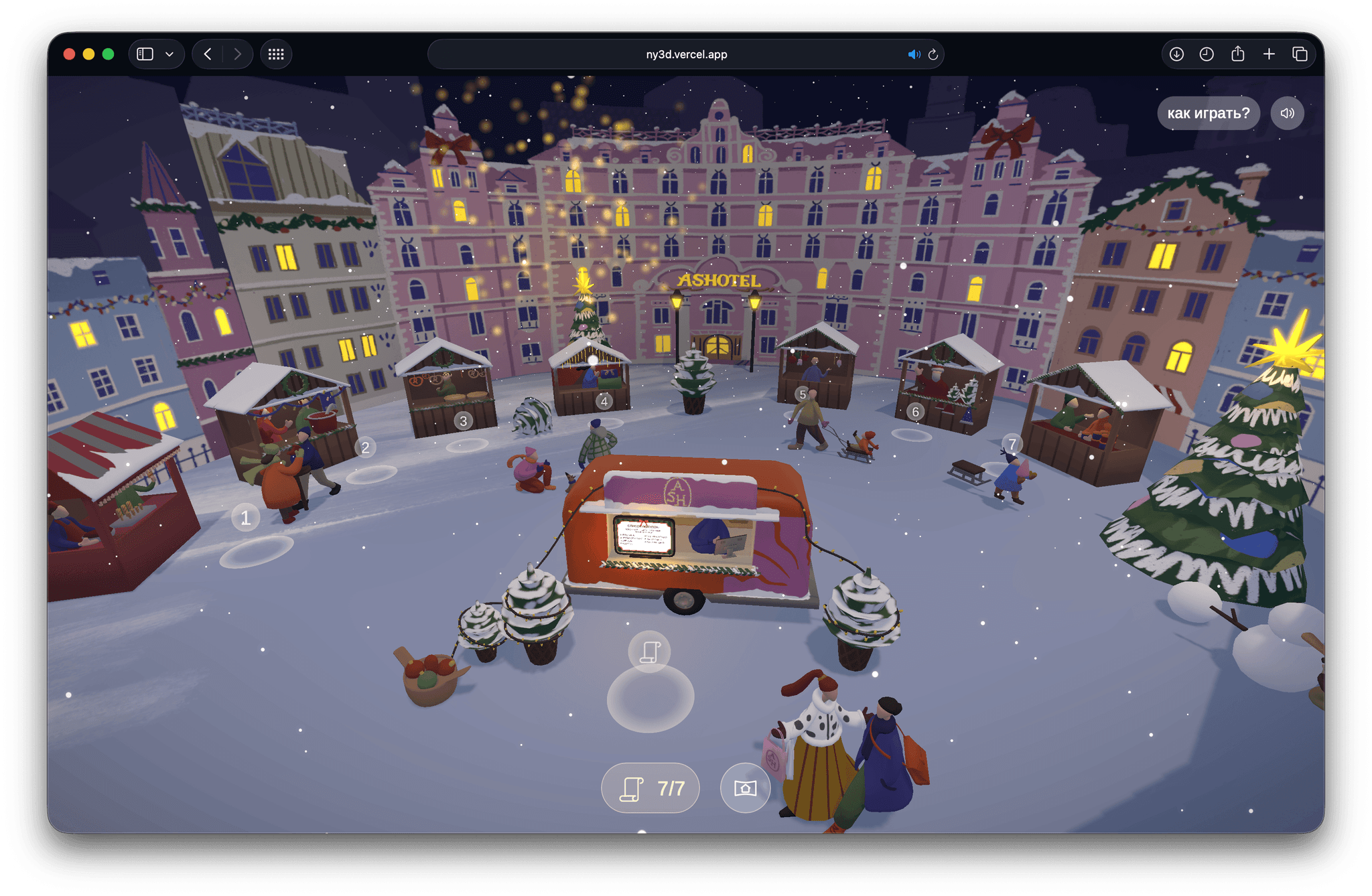Click the back navigation arrow

pyautogui.click(x=206, y=54)
